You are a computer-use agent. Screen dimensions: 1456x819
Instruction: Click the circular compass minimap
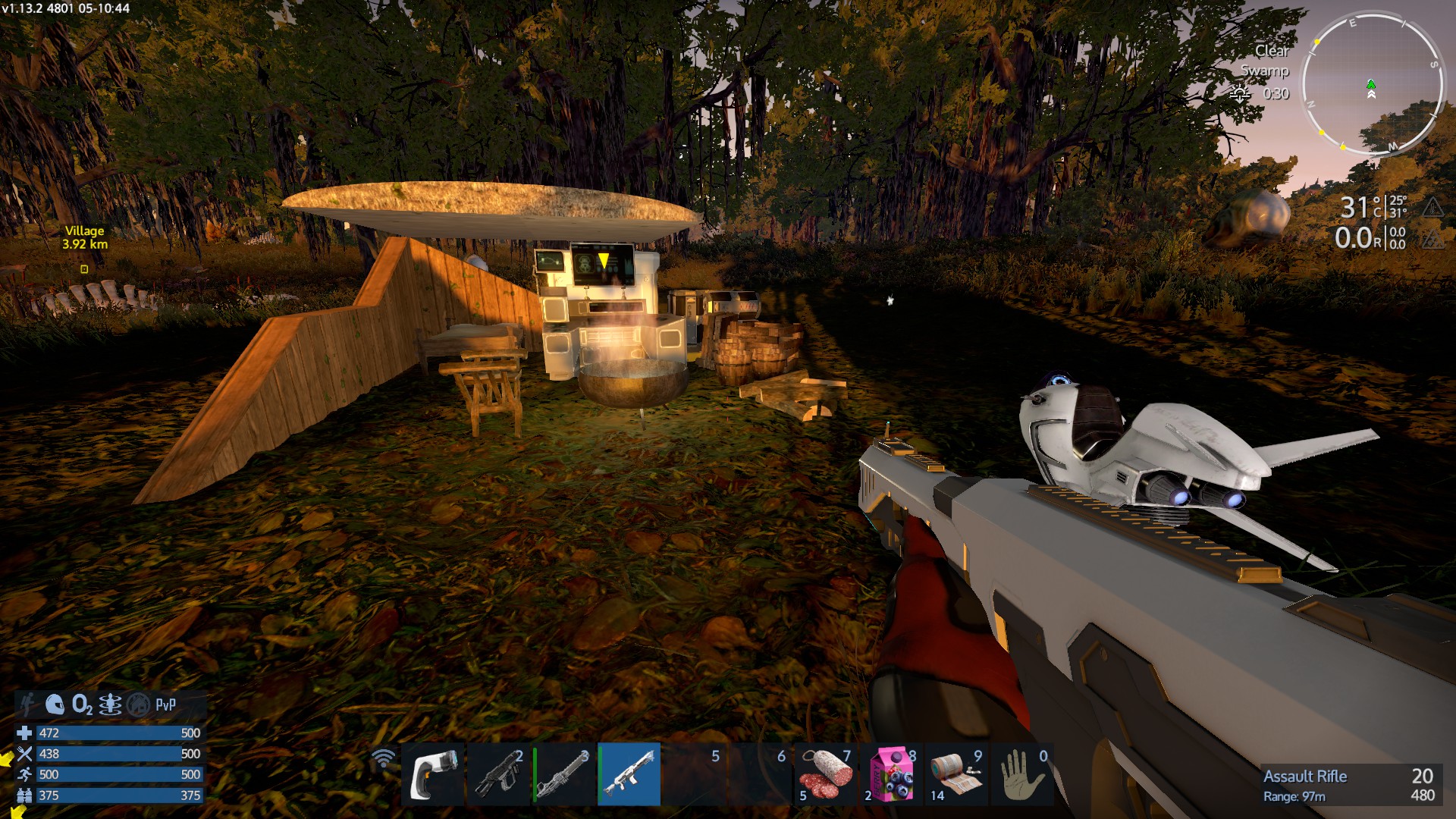tap(1371, 83)
